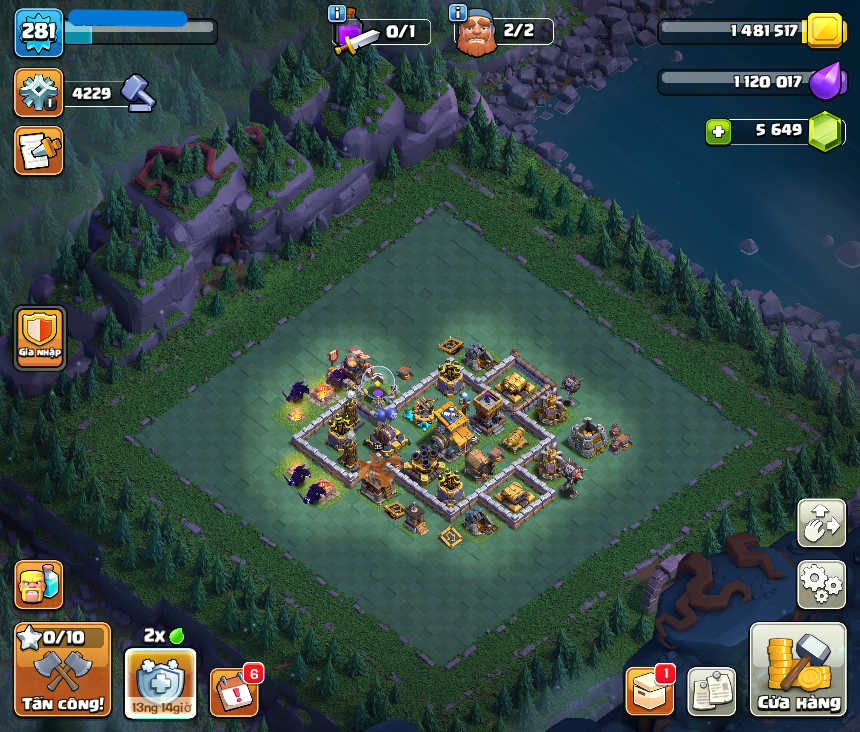Viewport: 860px width, 732px height.
Task: Open the Gia nhập clan shield button
Action: coord(40,338)
